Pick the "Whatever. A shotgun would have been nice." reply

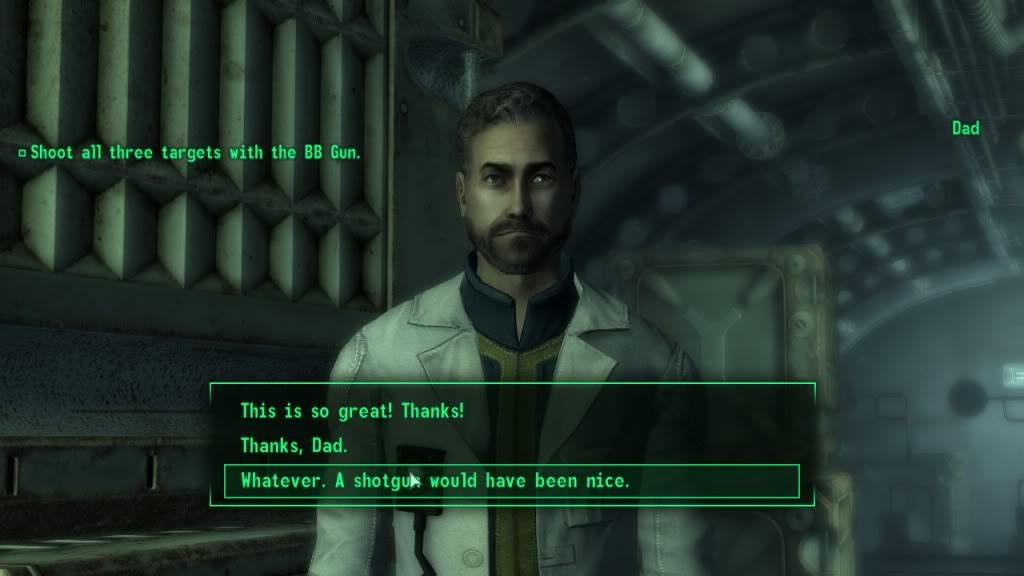pos(435,481)
